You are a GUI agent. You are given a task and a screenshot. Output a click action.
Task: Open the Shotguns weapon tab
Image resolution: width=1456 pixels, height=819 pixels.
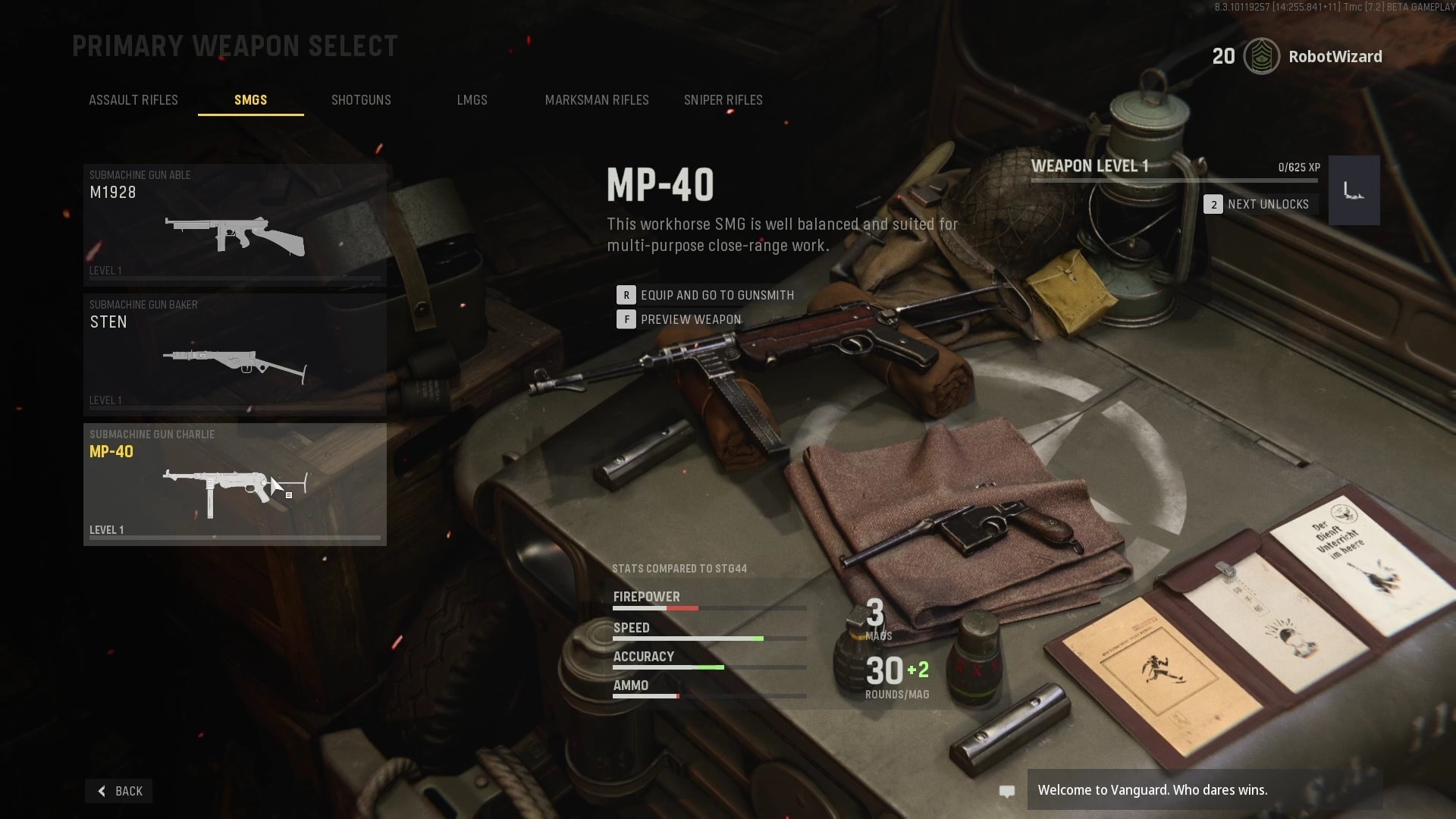[361, 100]
